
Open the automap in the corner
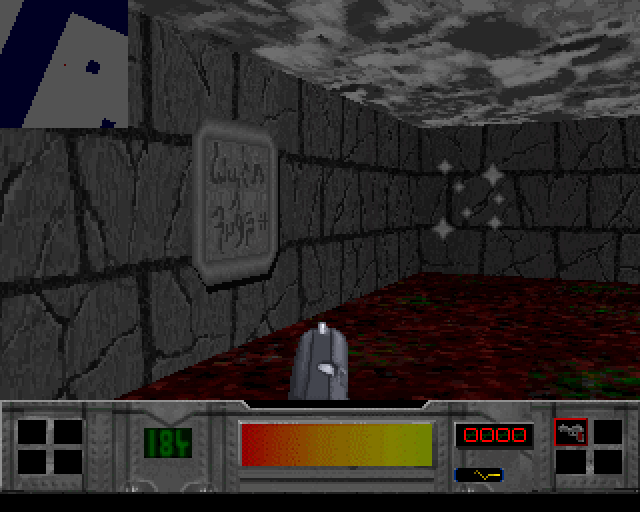click(x=63, y=63)
